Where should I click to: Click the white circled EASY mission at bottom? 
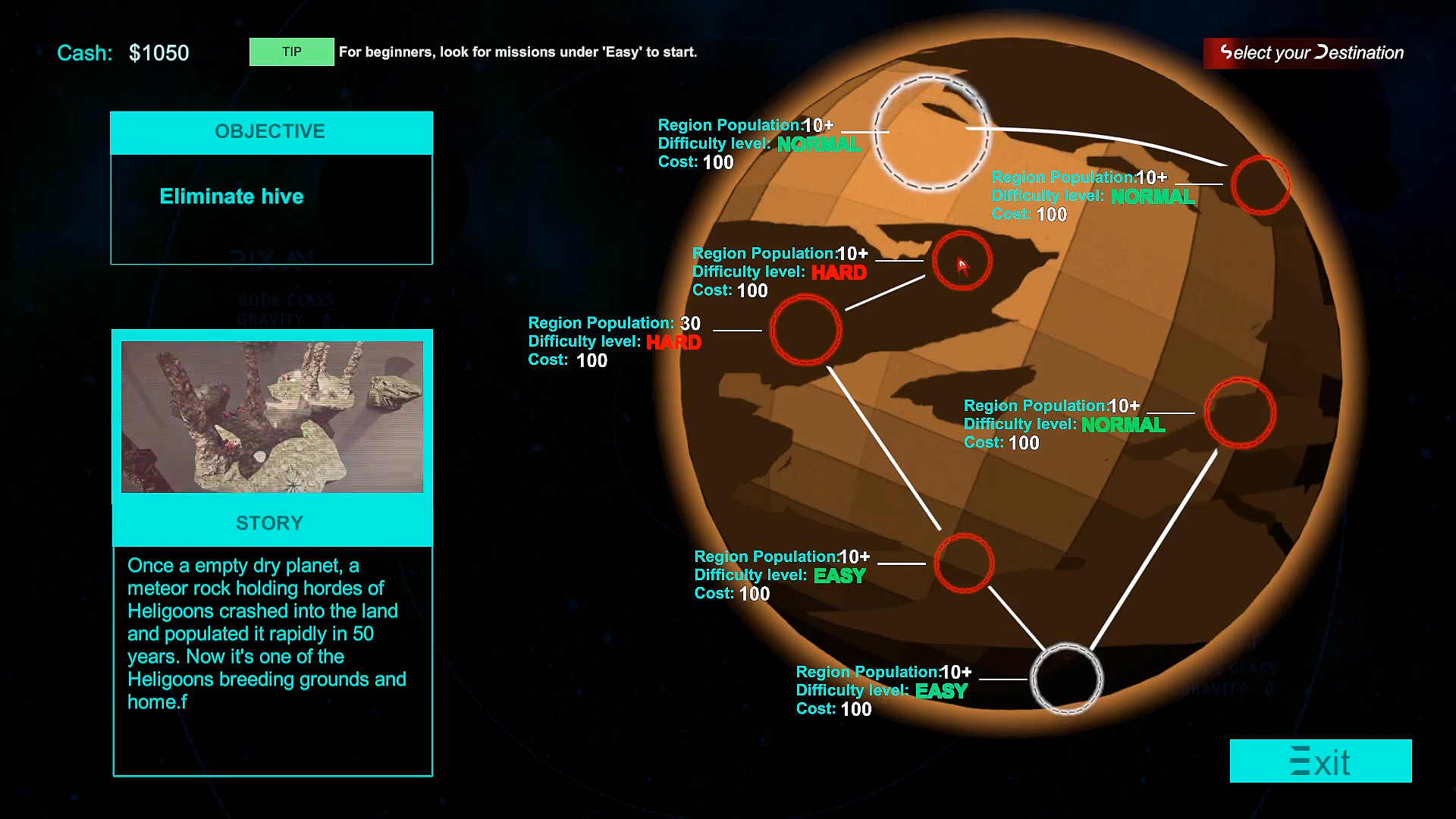[x=1067, y=679]
